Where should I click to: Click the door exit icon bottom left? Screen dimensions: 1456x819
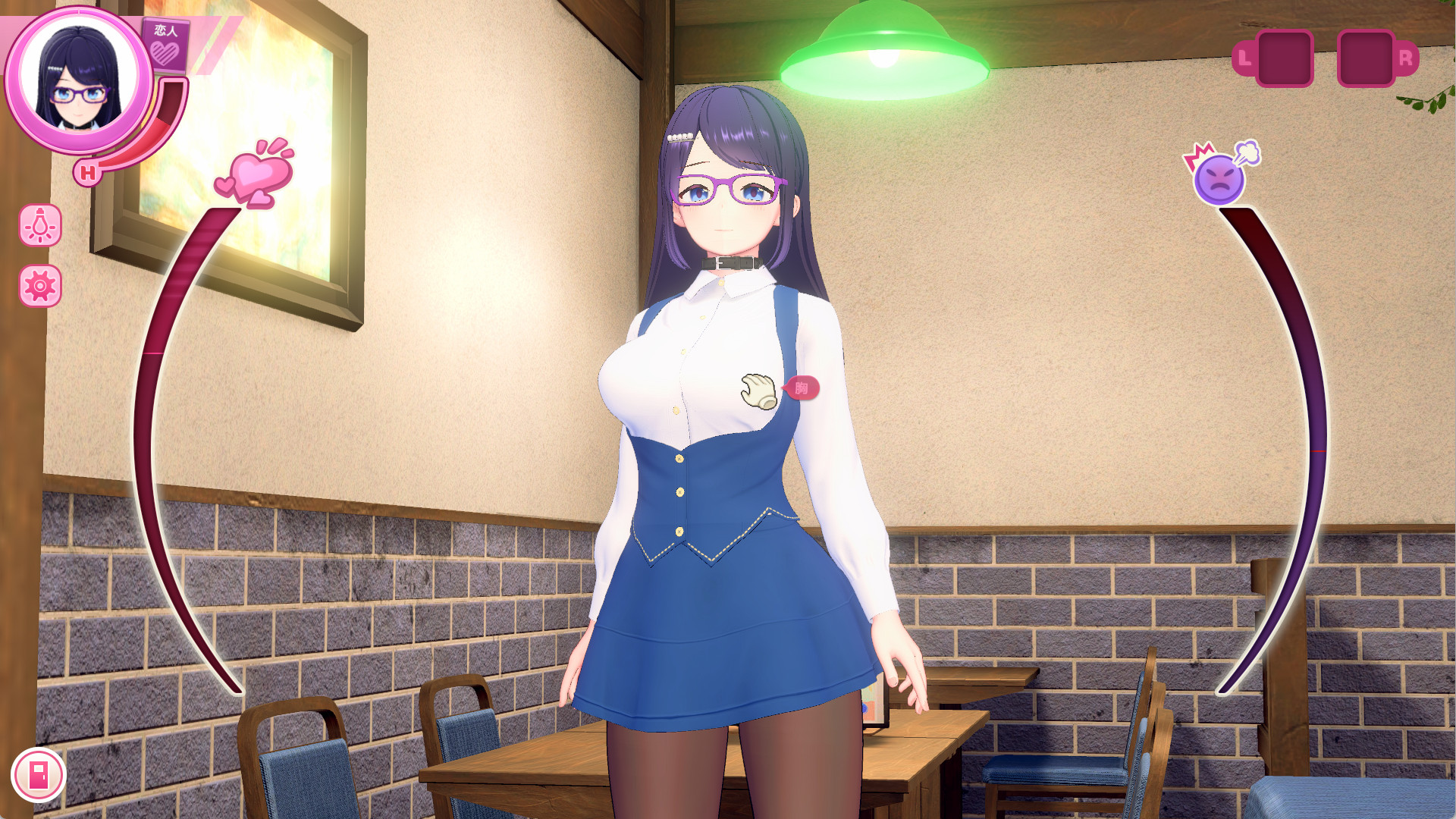pyautogui.click(x=39, y=775)
